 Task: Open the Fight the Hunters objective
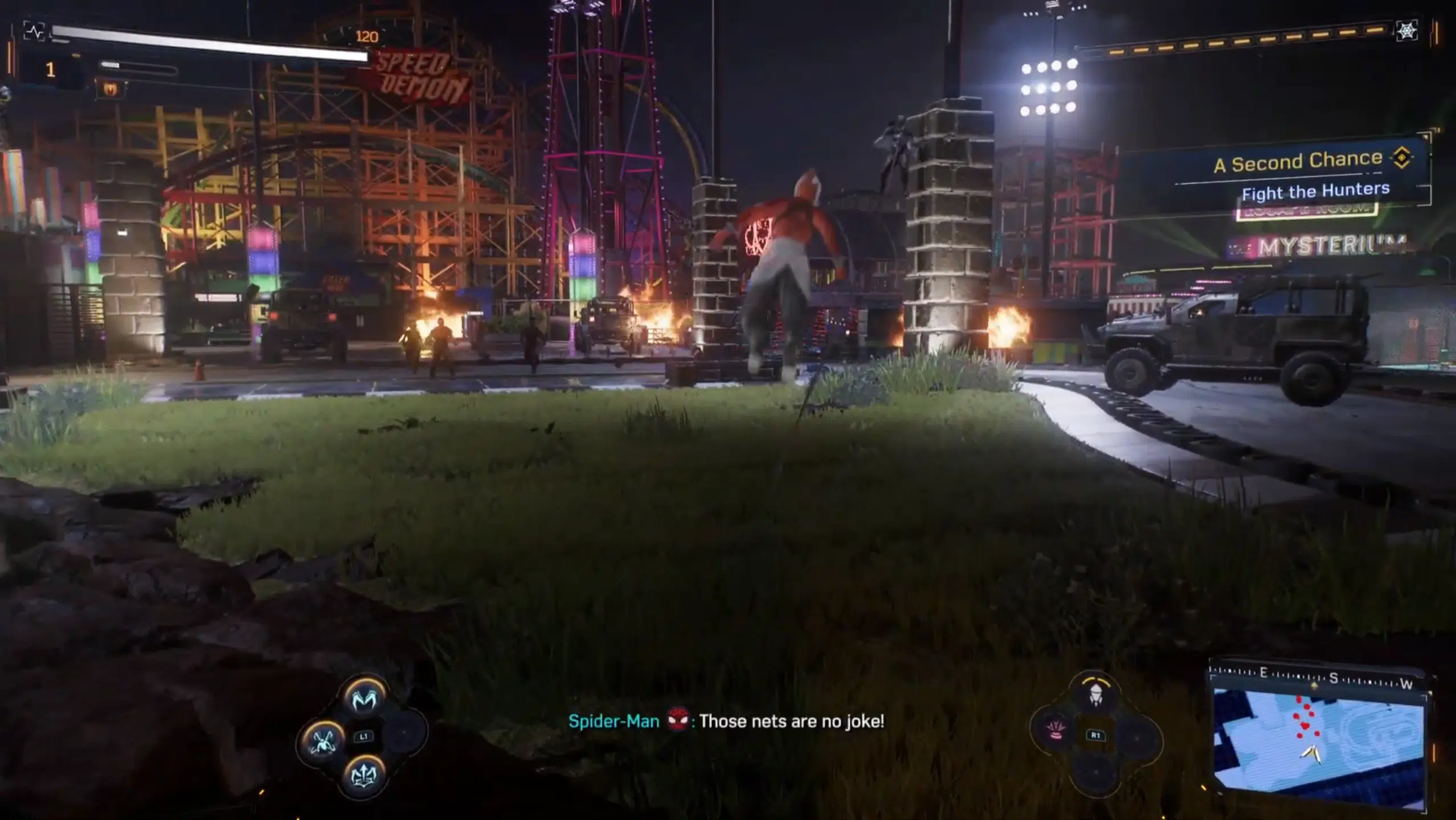pos(1316,193)
